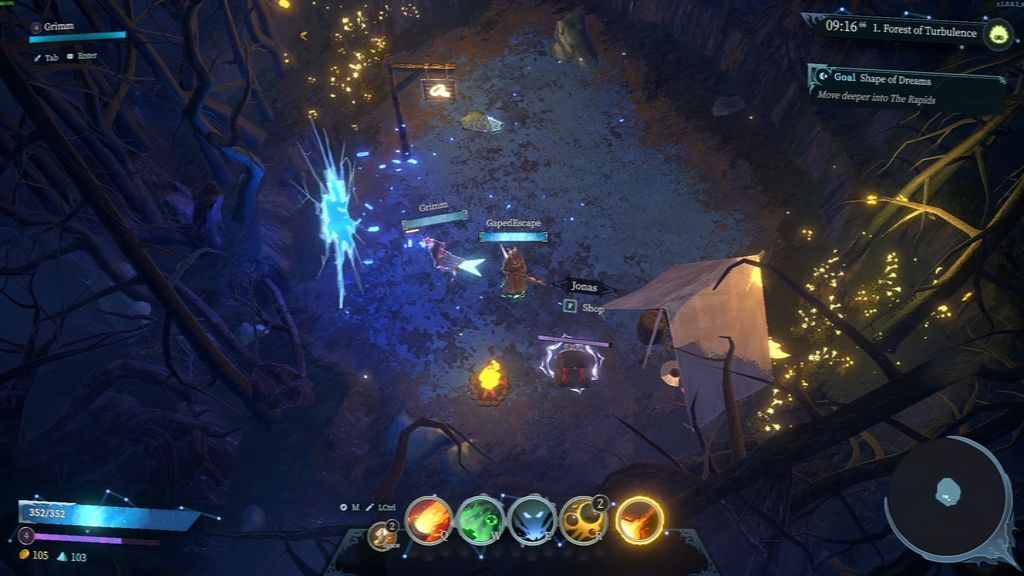Select the gold-ringed flame attack icon
This screenshot has width=1024, height=576.
pos(640,520)
